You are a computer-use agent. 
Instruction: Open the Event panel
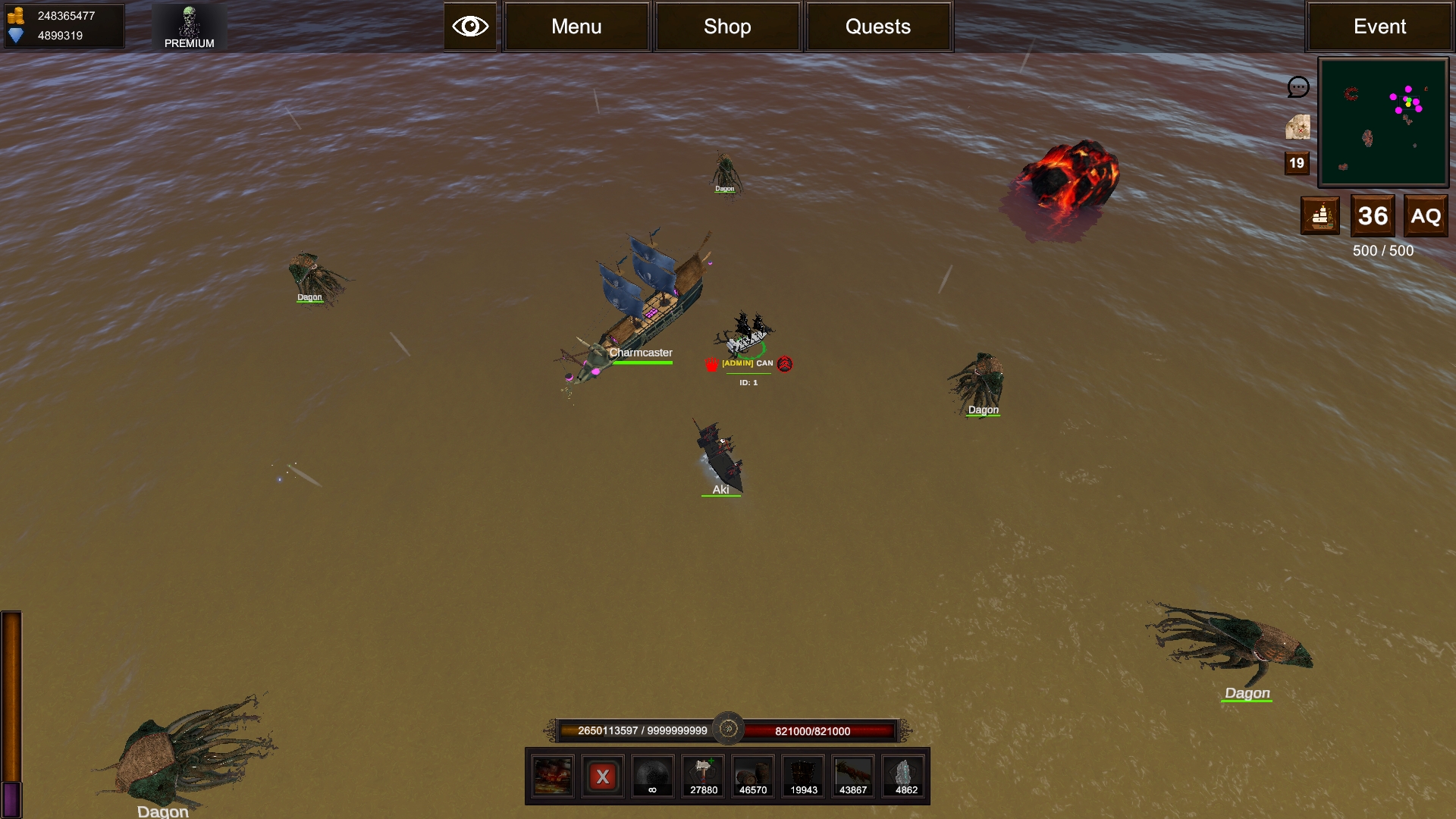pyautogui.click(x=1379, y=27)
